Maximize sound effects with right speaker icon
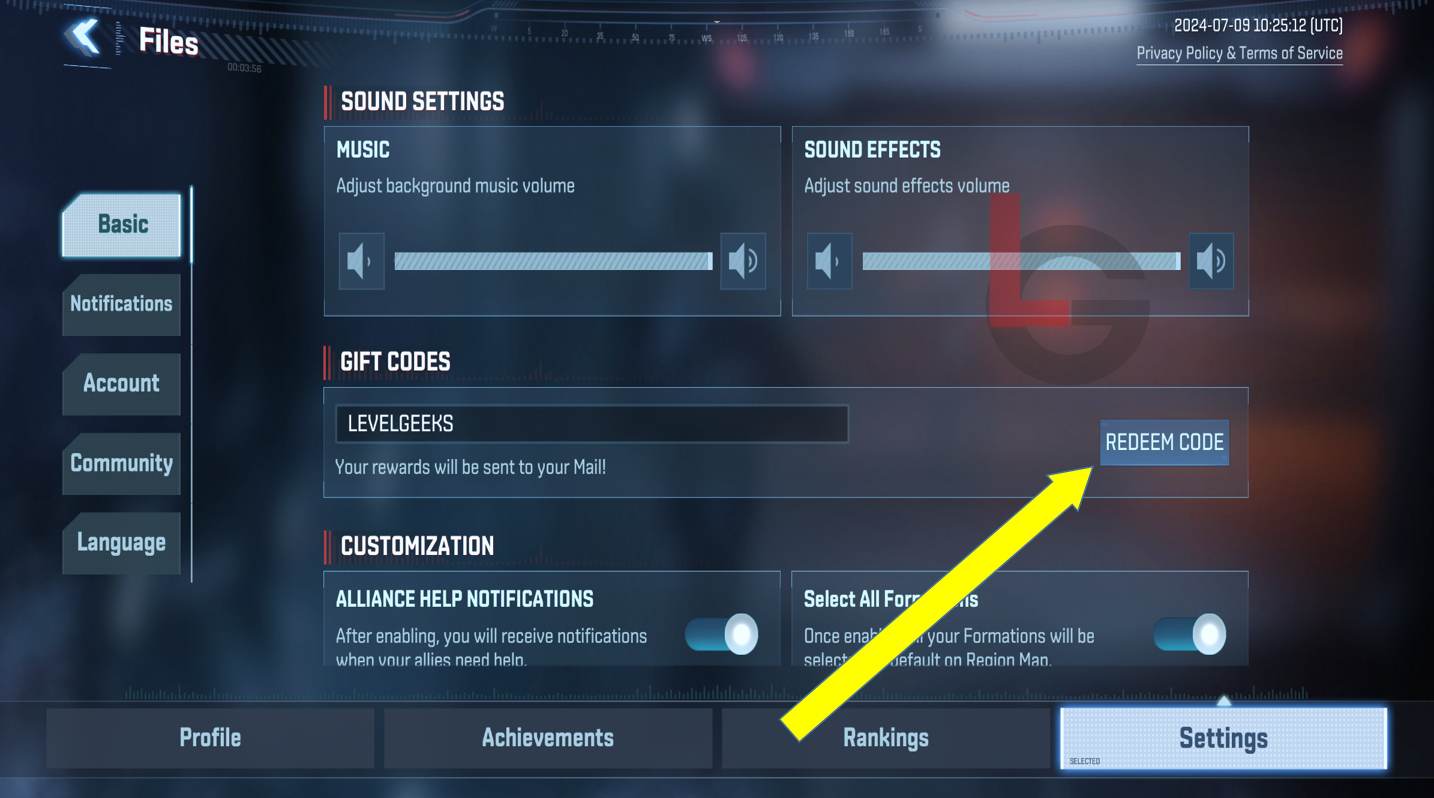1434x798 pixels. [x=1209, y=258]
